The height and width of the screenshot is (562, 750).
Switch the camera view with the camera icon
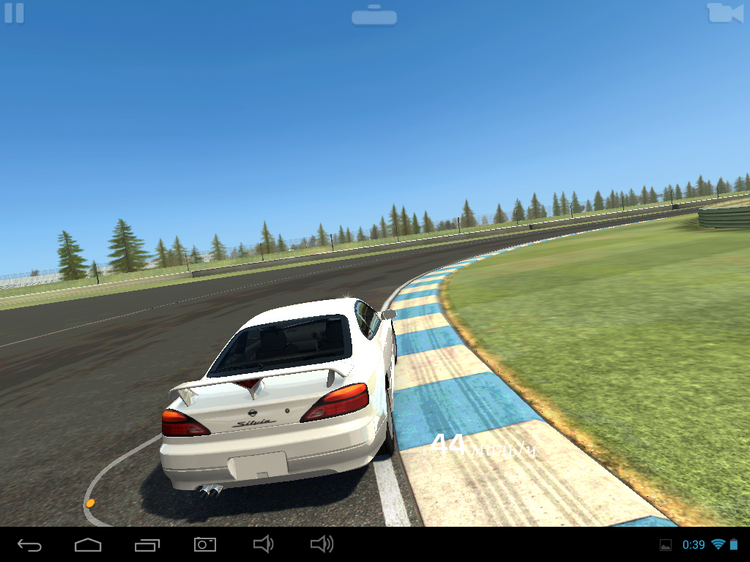pyautogui.click(x=725, y=13)
